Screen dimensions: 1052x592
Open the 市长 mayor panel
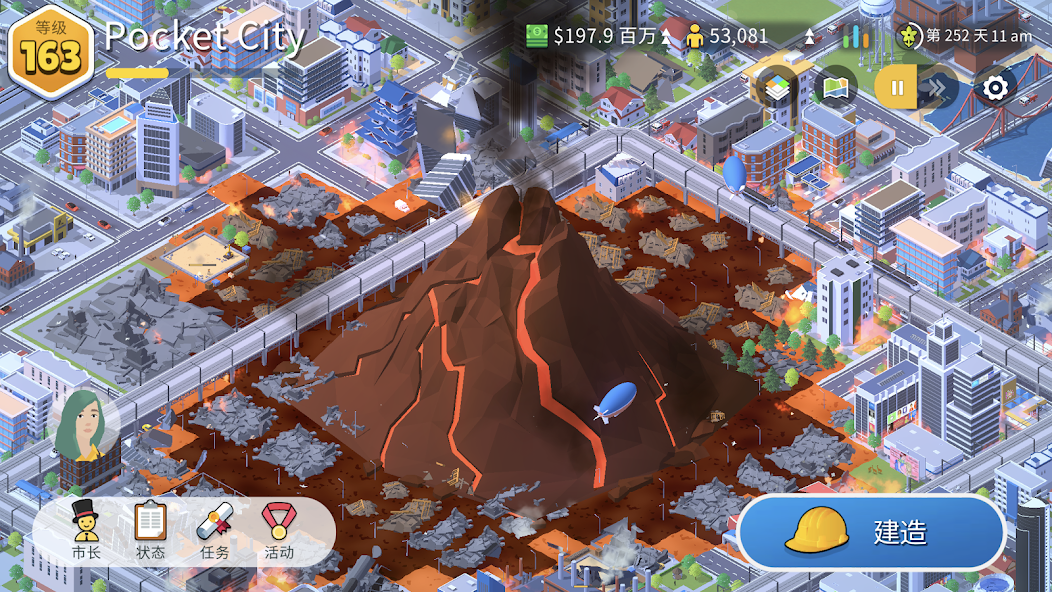[87, 529]
